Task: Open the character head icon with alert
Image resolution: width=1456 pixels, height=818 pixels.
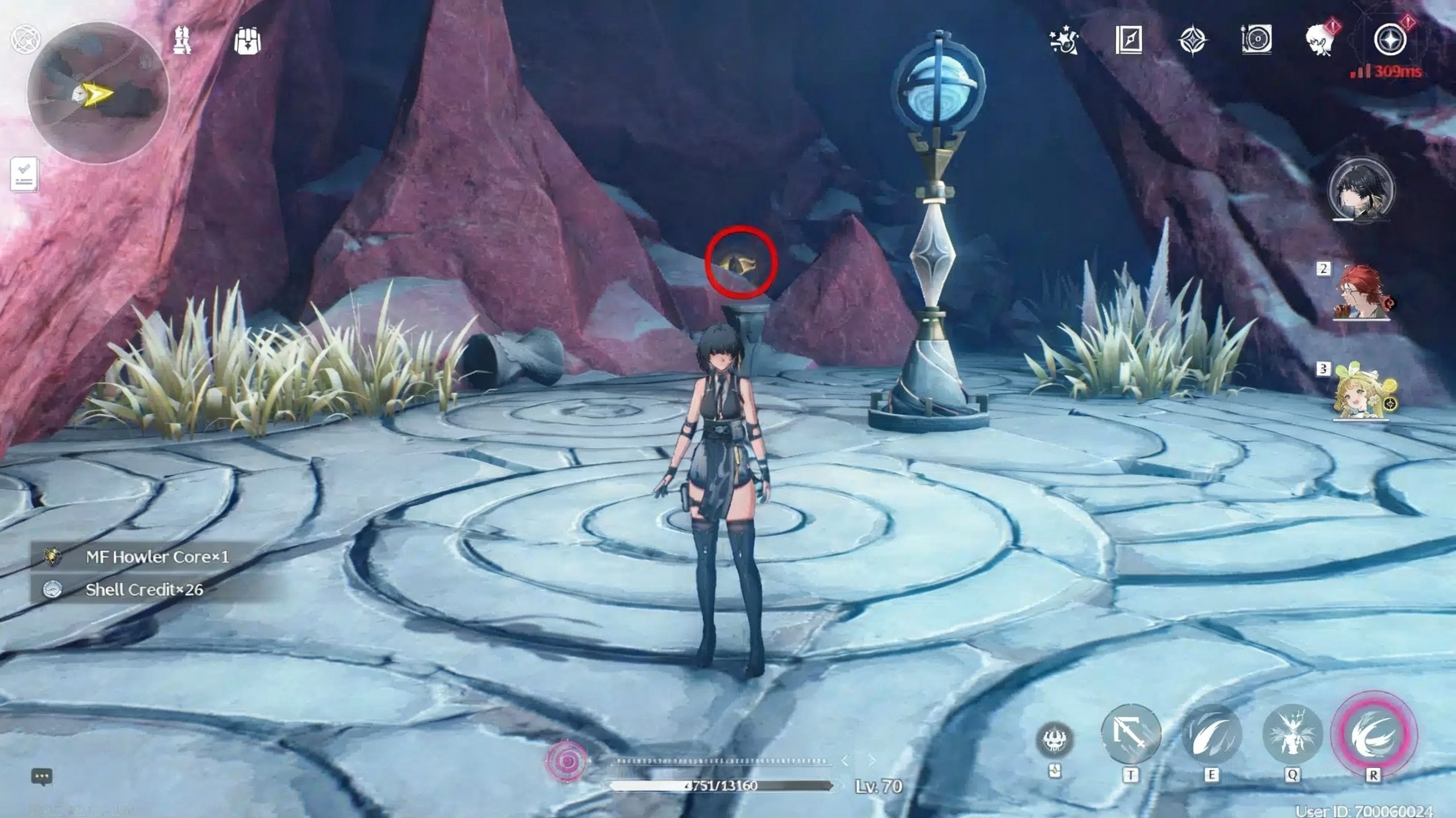Action: click(x=1321, y=40)
